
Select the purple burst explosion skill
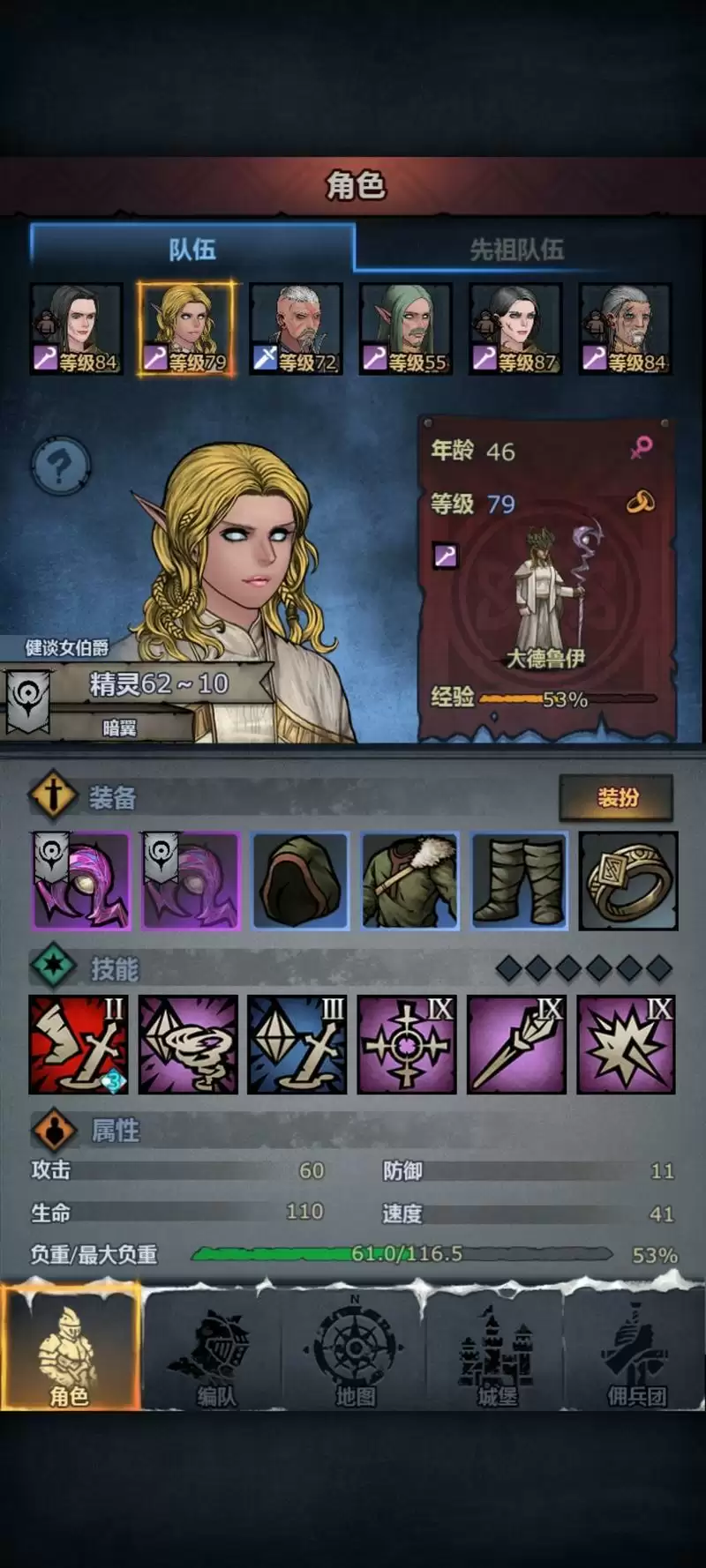[626, 1044]
